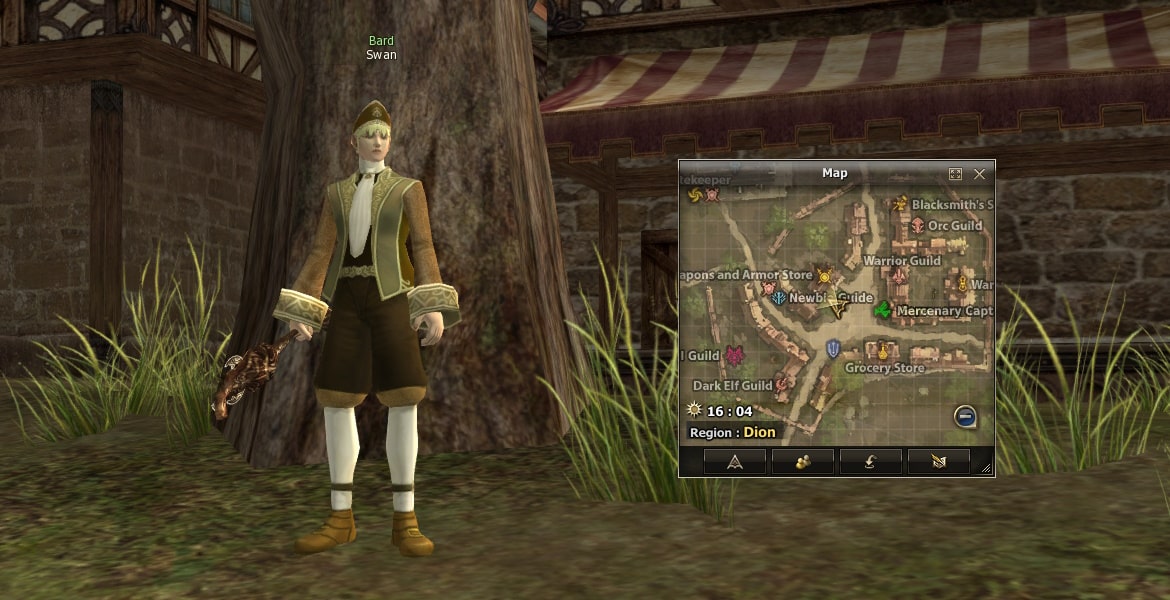
Task: Click the curved return arrow map button
Action: coord(871,461)
